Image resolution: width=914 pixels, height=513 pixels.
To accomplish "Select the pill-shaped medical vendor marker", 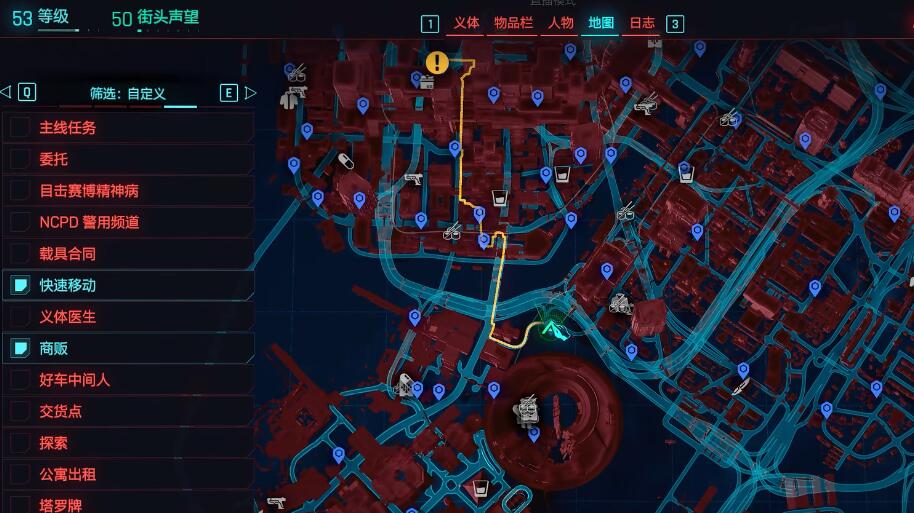I will pos(346,160).
